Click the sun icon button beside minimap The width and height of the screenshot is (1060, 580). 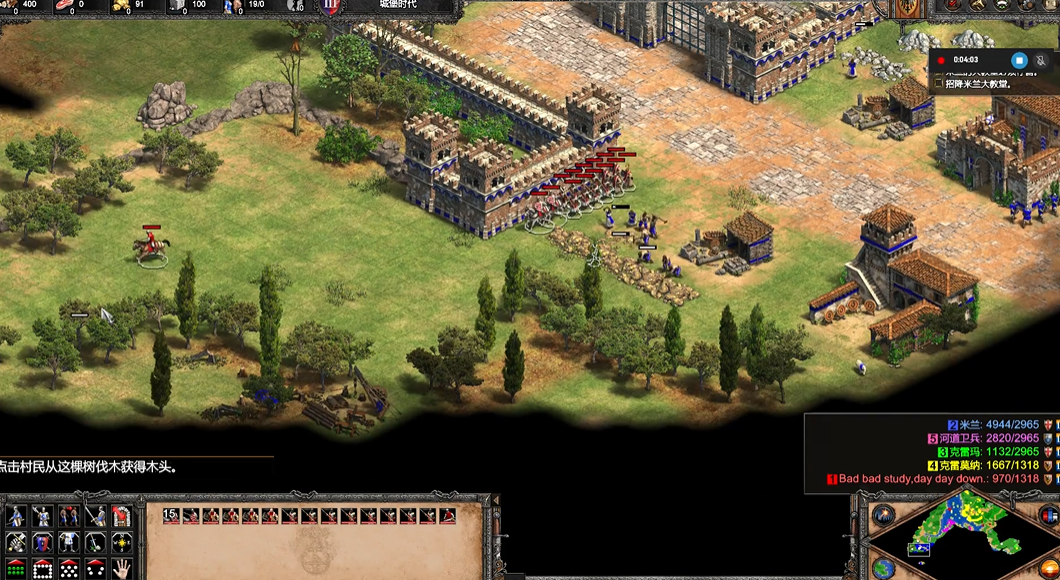[1047, 568]
